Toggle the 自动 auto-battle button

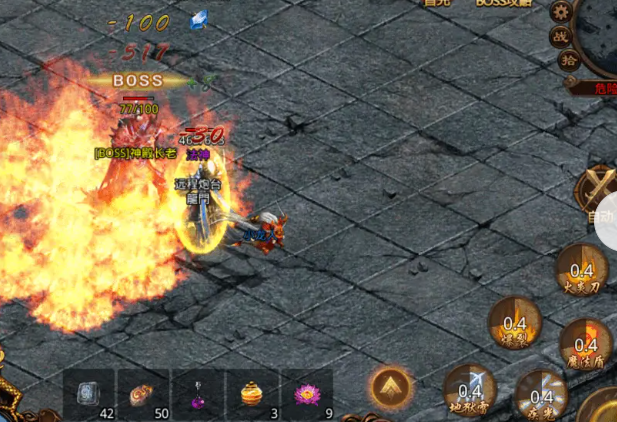(598, 195)
